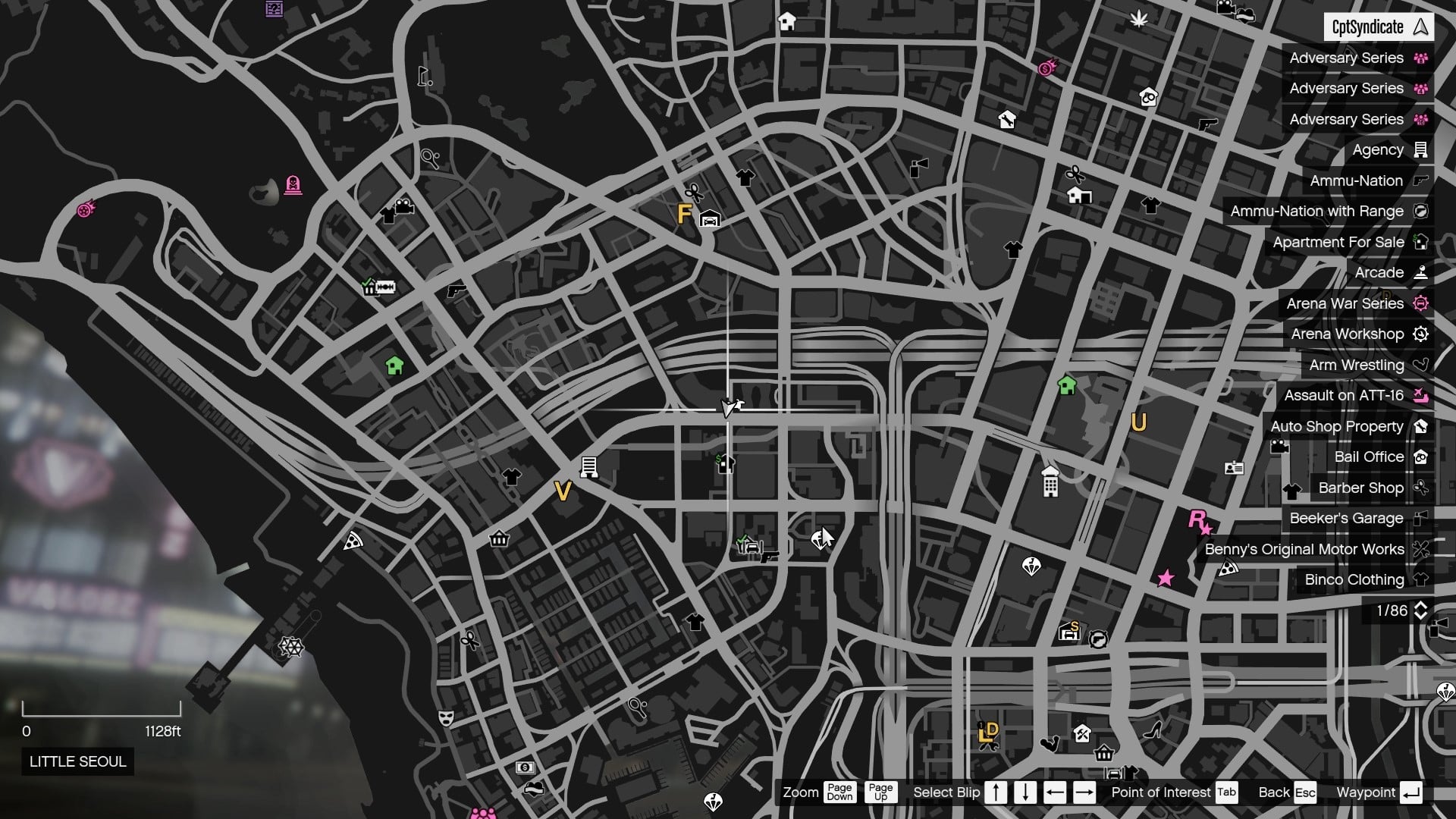Select the pink star blip near Beeker's Garage
The image size is (1456, 819).
click(1165, 579)
